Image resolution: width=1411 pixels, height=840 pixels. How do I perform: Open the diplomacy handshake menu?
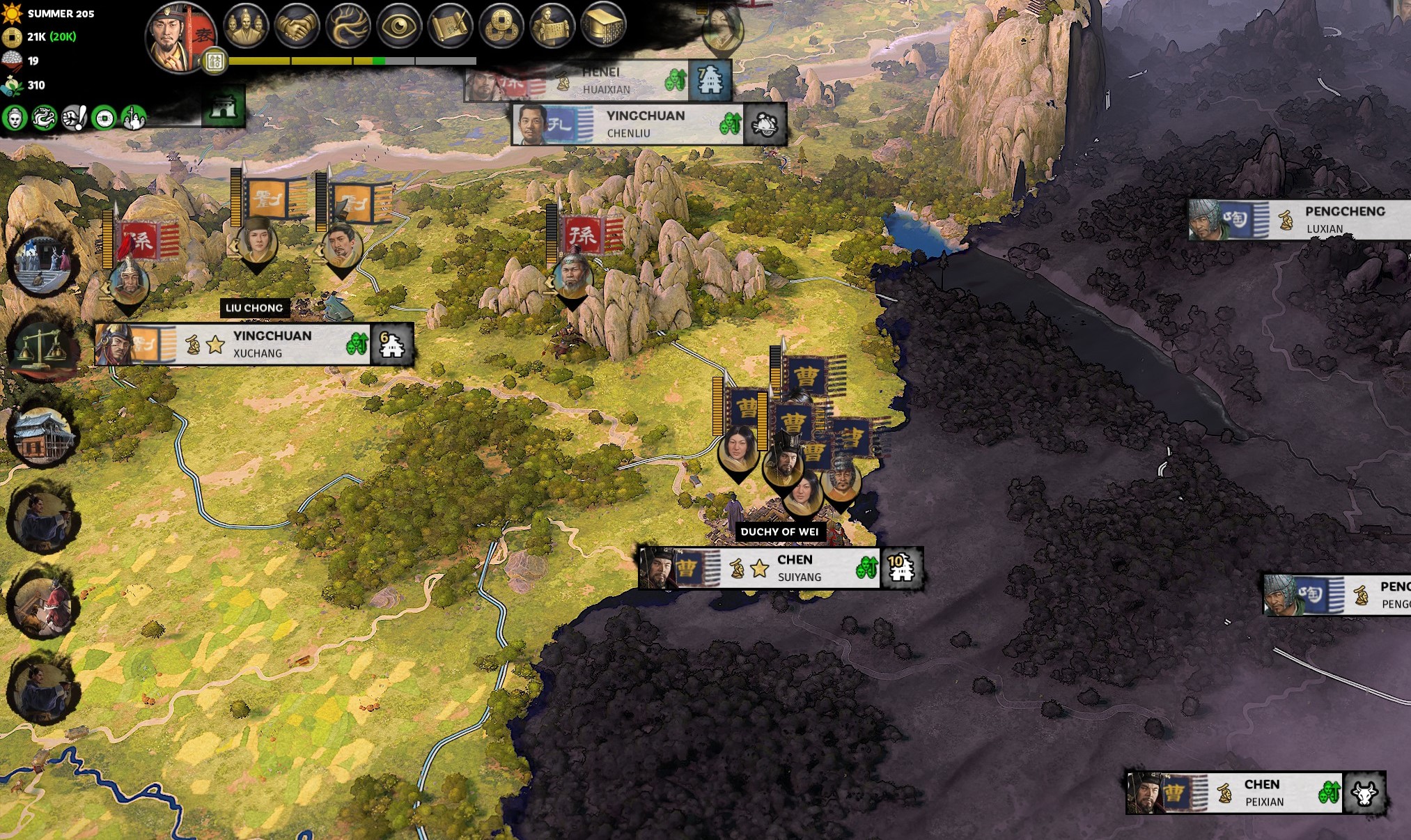coord(297,26)
